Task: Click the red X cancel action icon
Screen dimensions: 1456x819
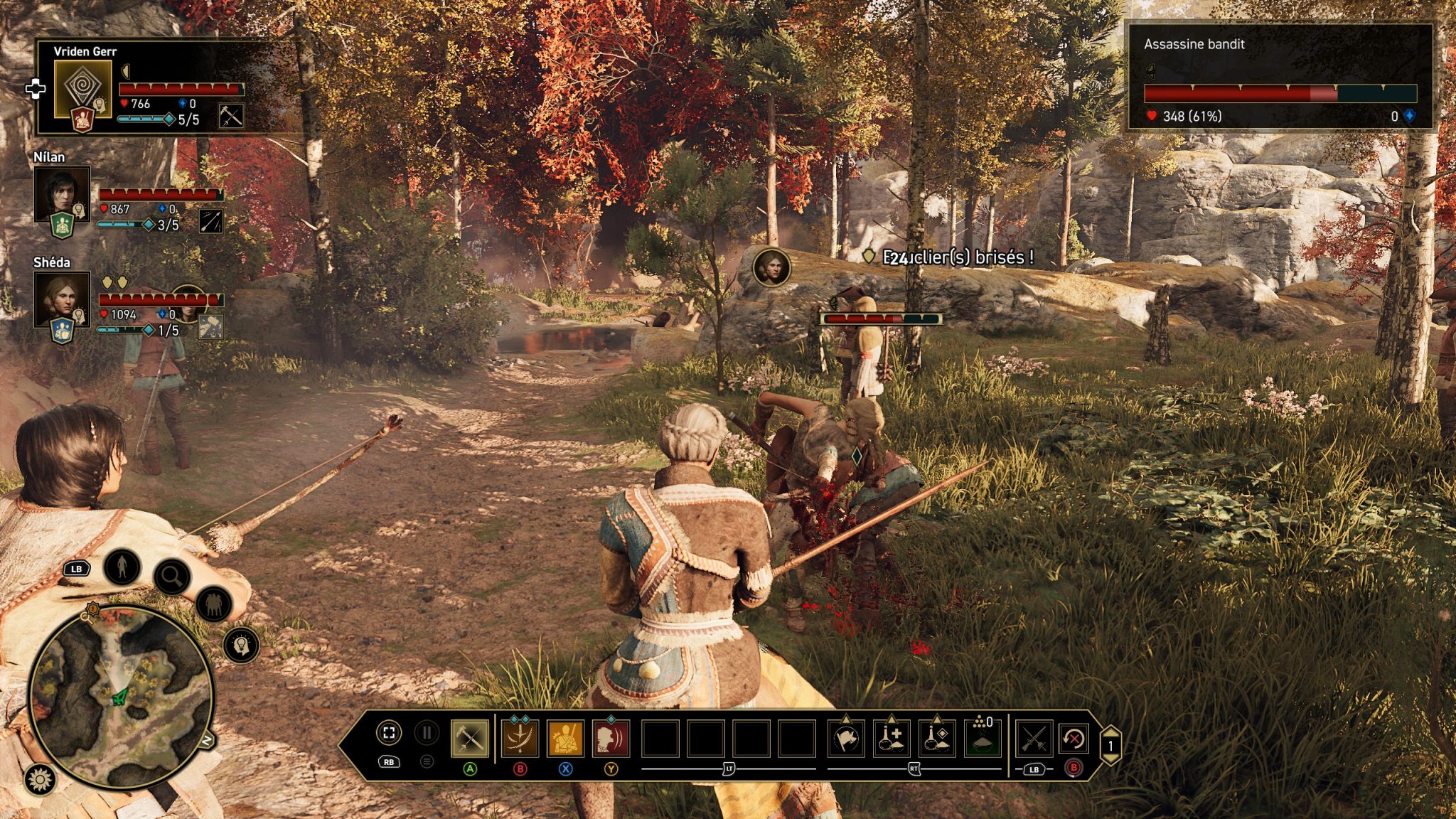Action: tap(1074, 739)
